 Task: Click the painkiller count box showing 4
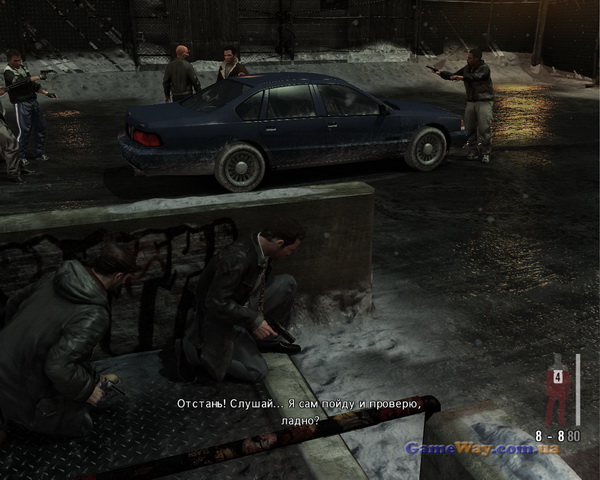coord(558,376)
